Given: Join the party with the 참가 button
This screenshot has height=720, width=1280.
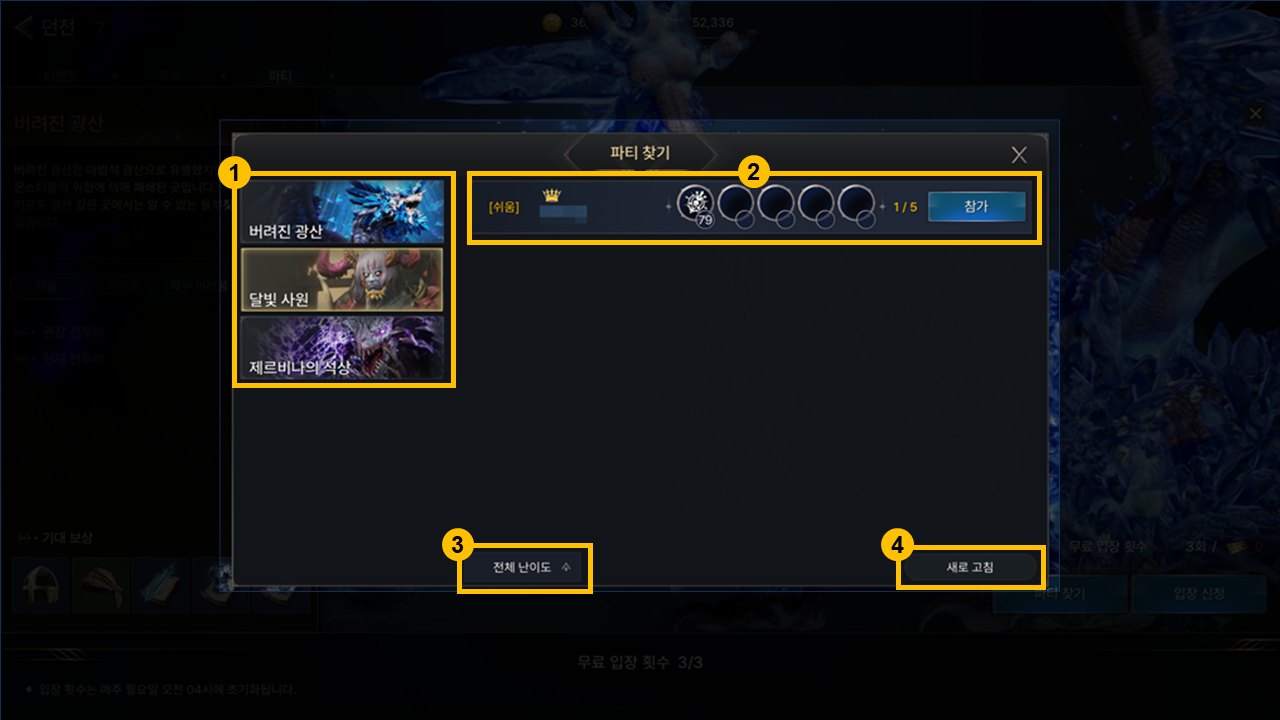Looking at the screenshot, I should [976, 207].
